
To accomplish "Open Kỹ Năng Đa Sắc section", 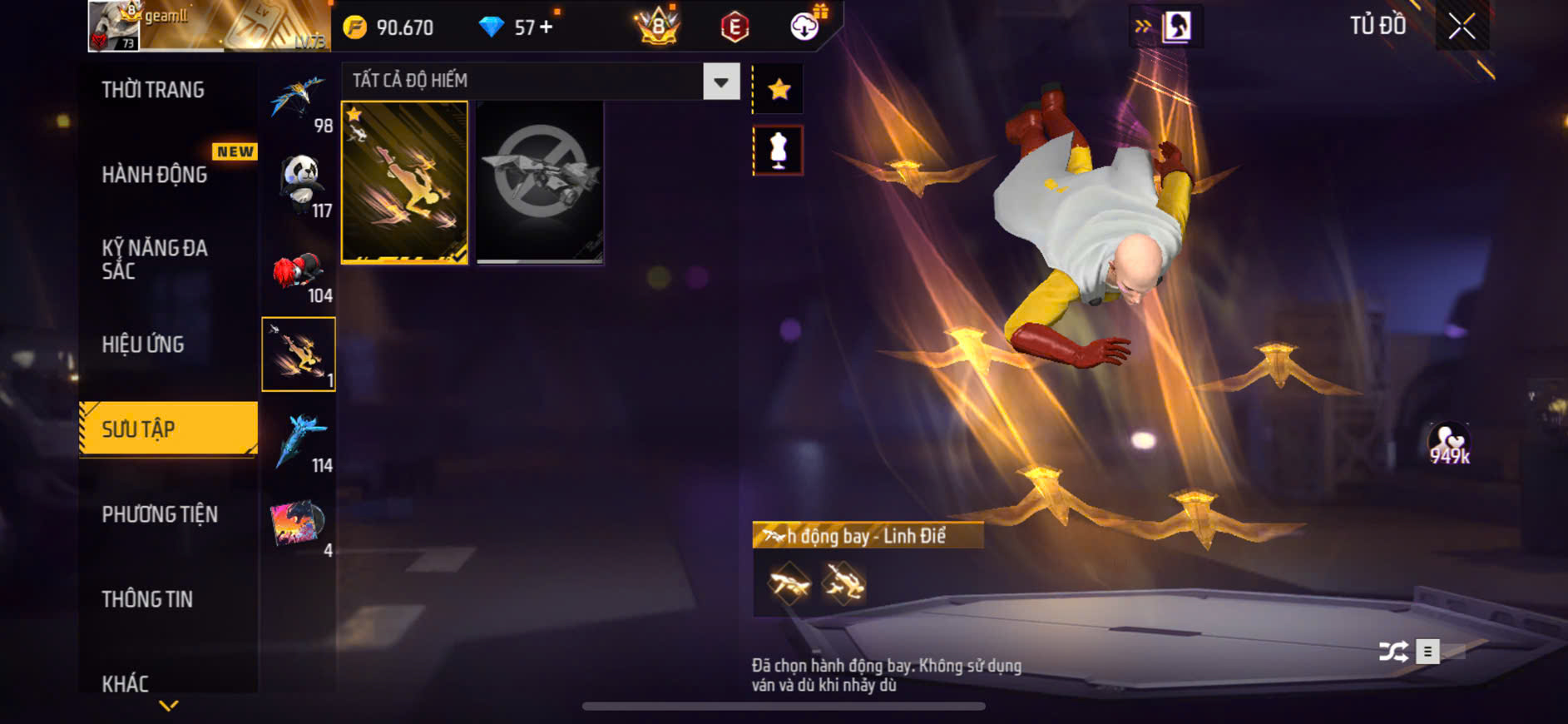I will point(155,259).
